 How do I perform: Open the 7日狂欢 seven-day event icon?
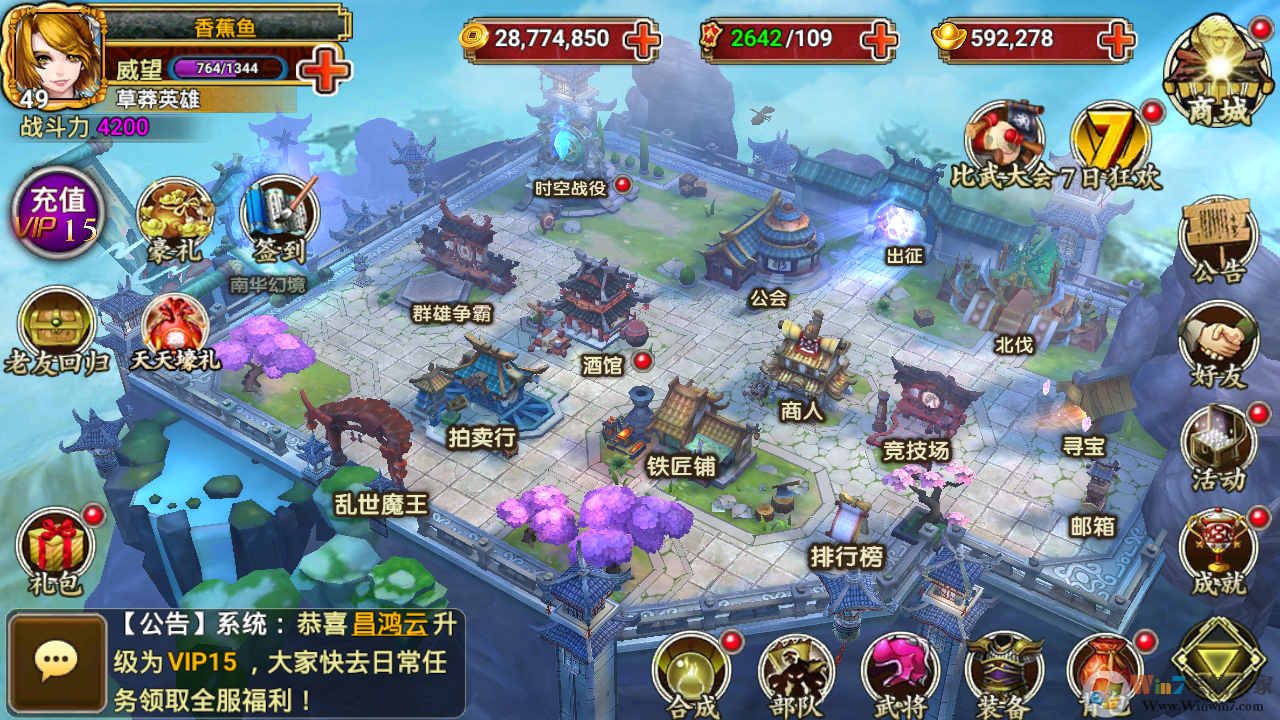point(1110,135)
